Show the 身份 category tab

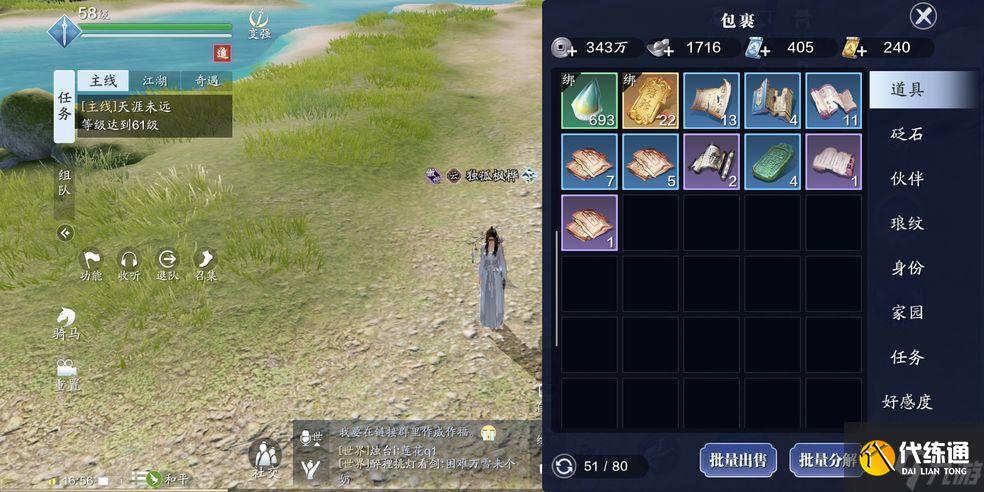(x=907, y=268)
